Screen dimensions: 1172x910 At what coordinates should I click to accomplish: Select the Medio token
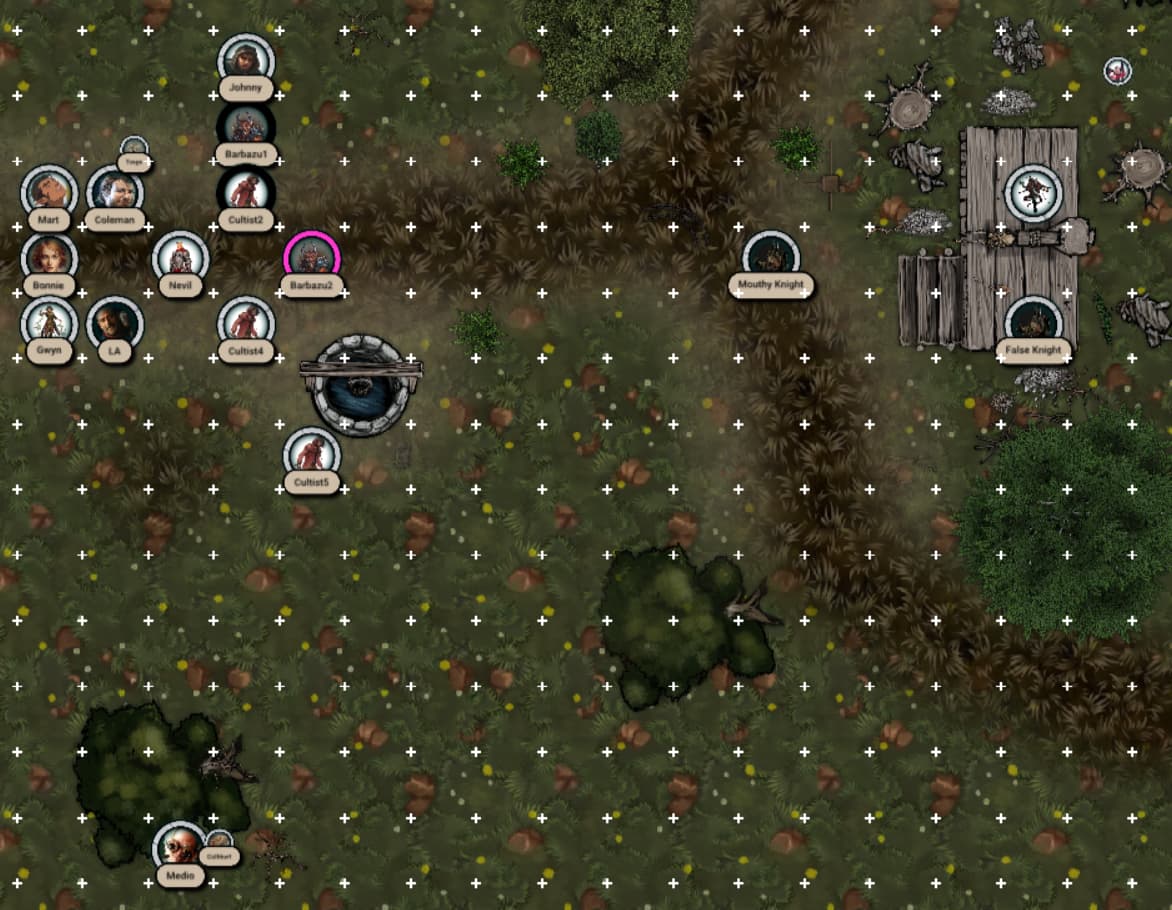(x=181, y=849)
